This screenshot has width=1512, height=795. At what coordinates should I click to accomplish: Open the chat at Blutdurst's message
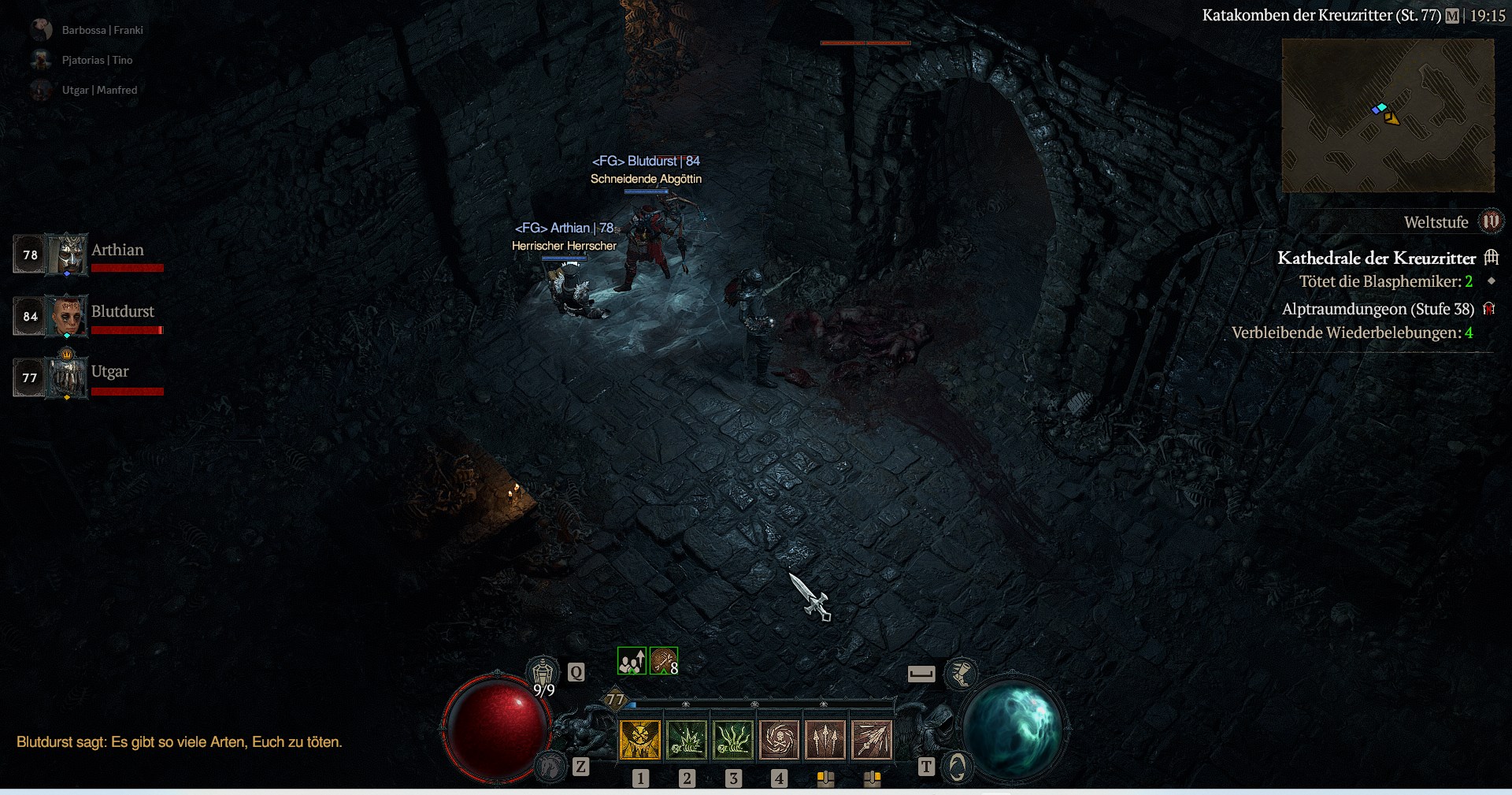coord(180,742)
